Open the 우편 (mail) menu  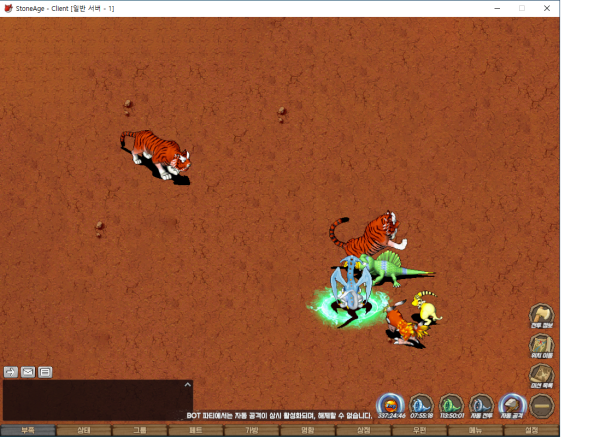pos(420,430)
